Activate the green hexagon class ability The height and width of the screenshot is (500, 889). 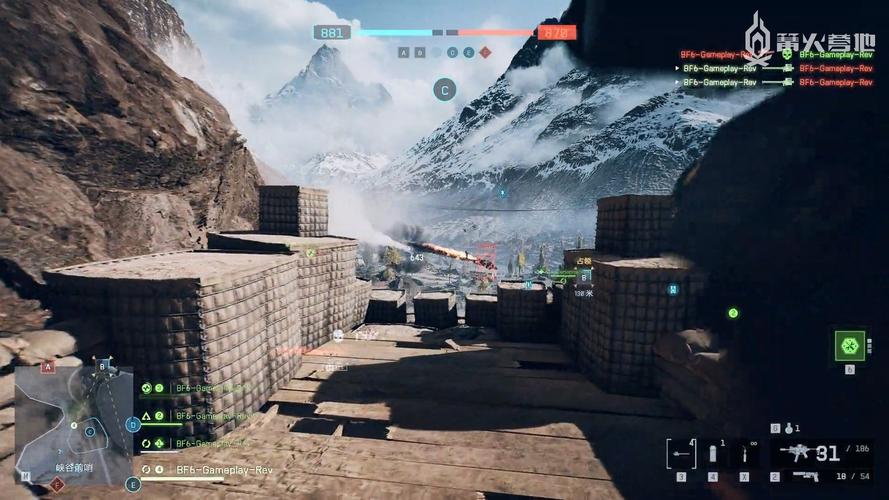tap(849, 345)
